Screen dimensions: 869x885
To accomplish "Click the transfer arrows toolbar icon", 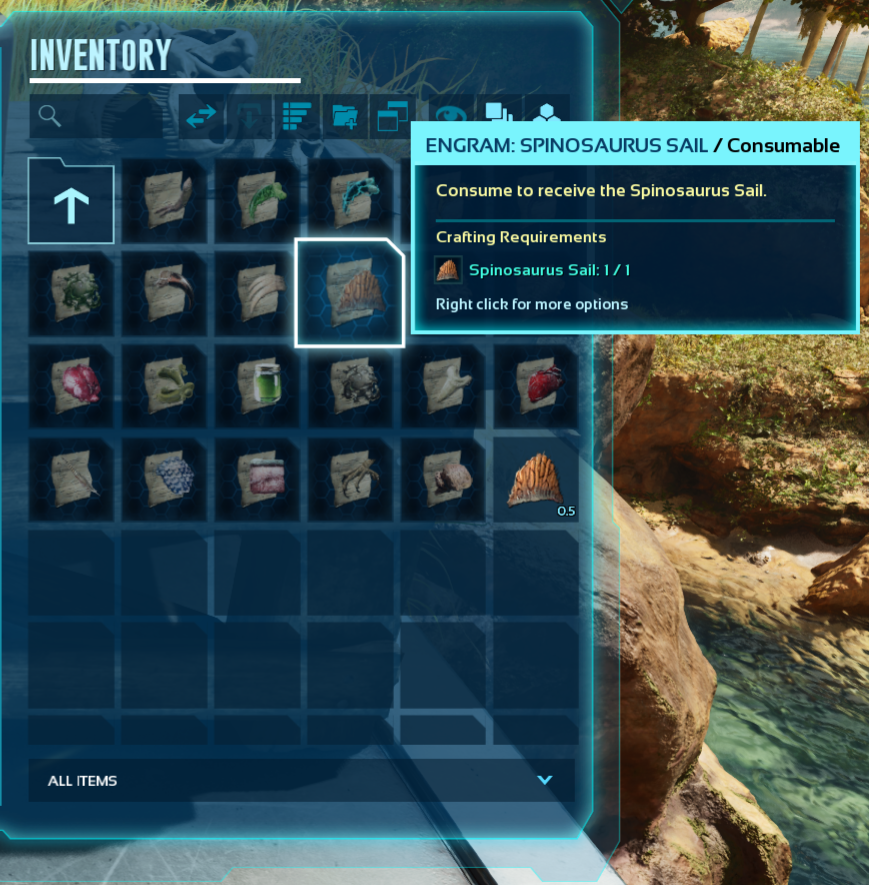I will point(201,117).
